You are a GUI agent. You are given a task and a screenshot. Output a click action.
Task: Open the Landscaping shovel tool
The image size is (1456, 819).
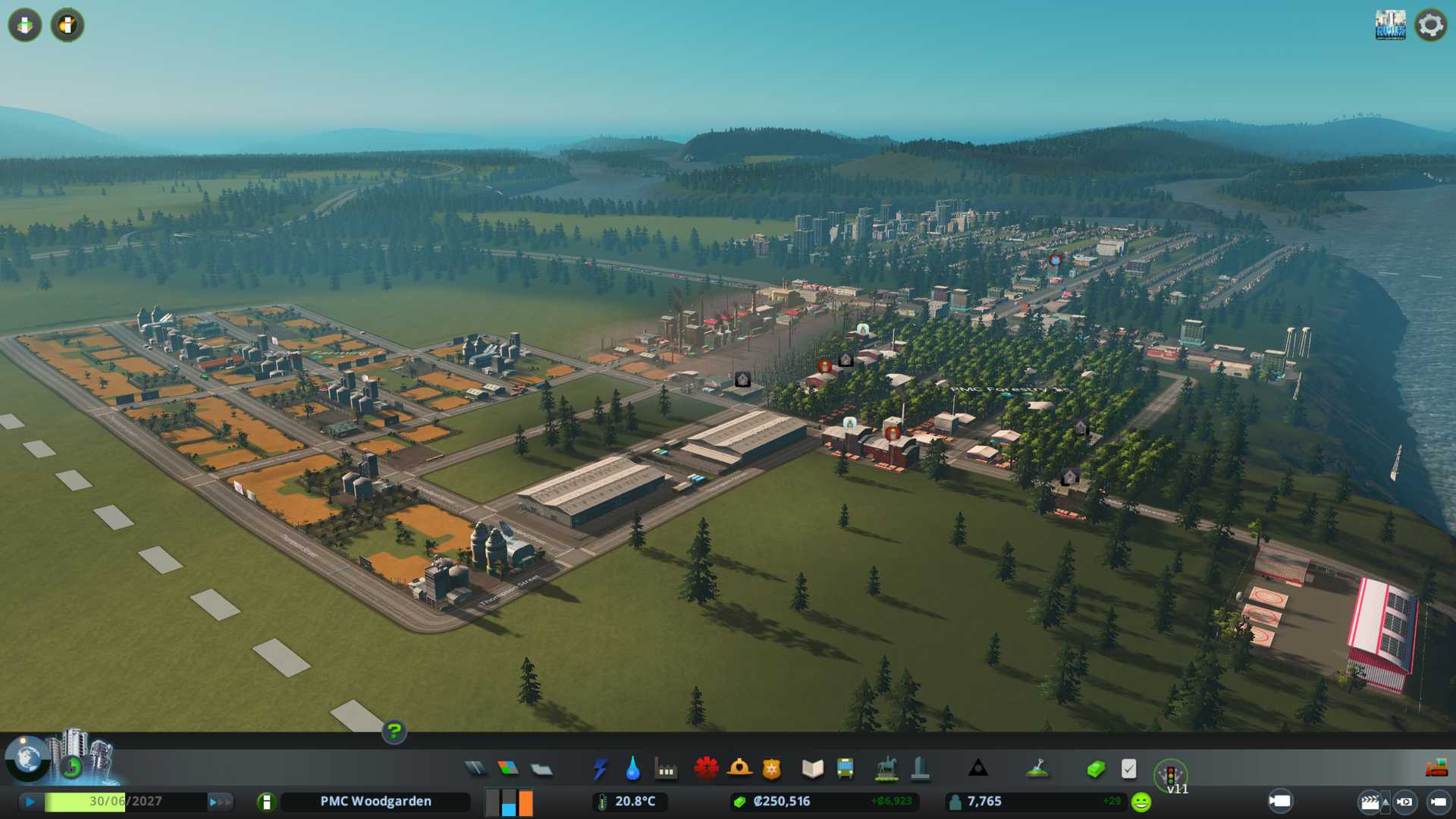1037,769
